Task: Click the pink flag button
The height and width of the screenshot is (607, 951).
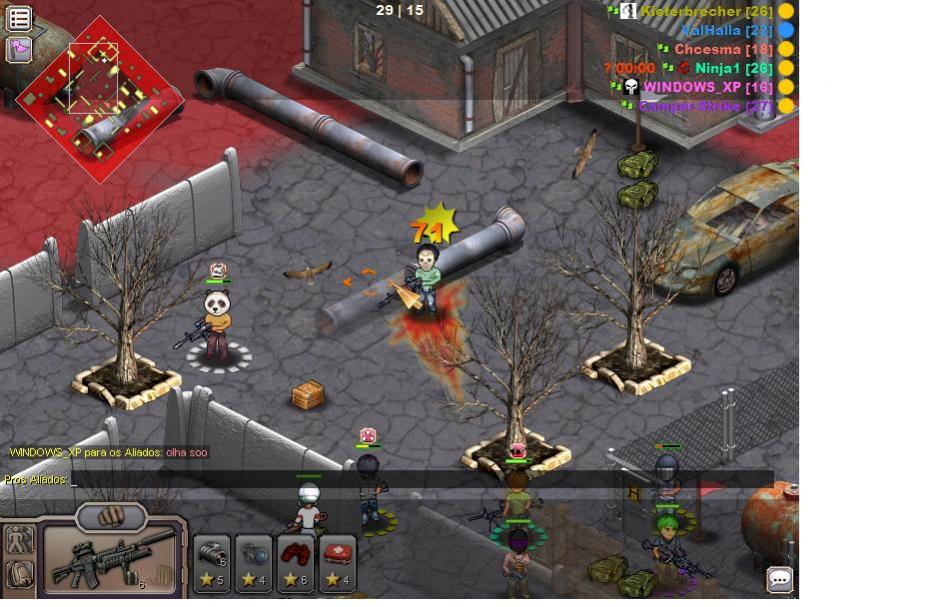Action: pyautogui.click(x=19, y=49)
